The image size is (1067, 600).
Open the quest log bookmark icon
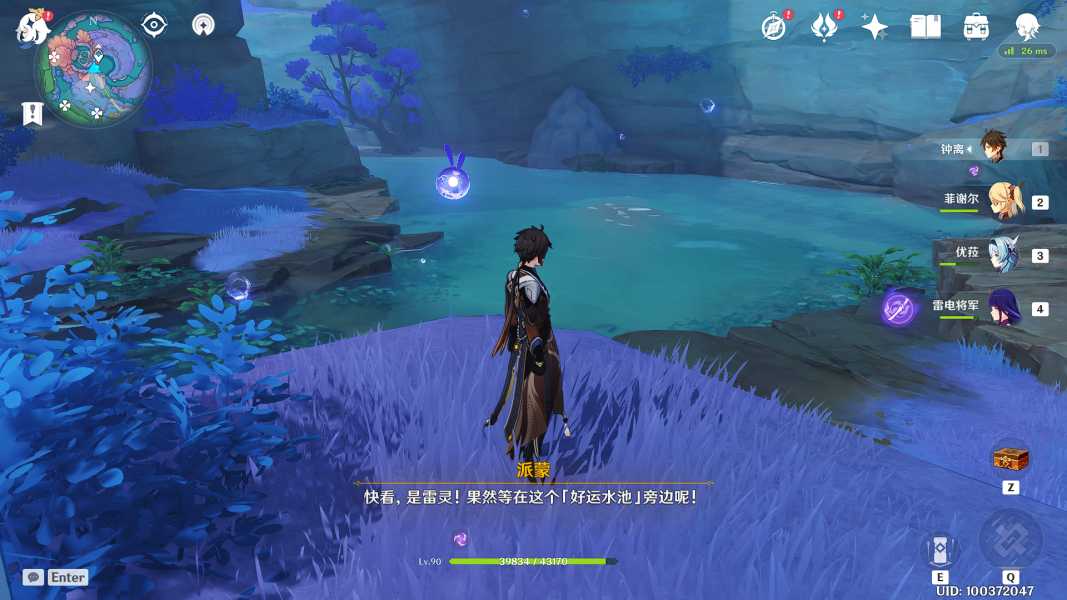[33, 113]
